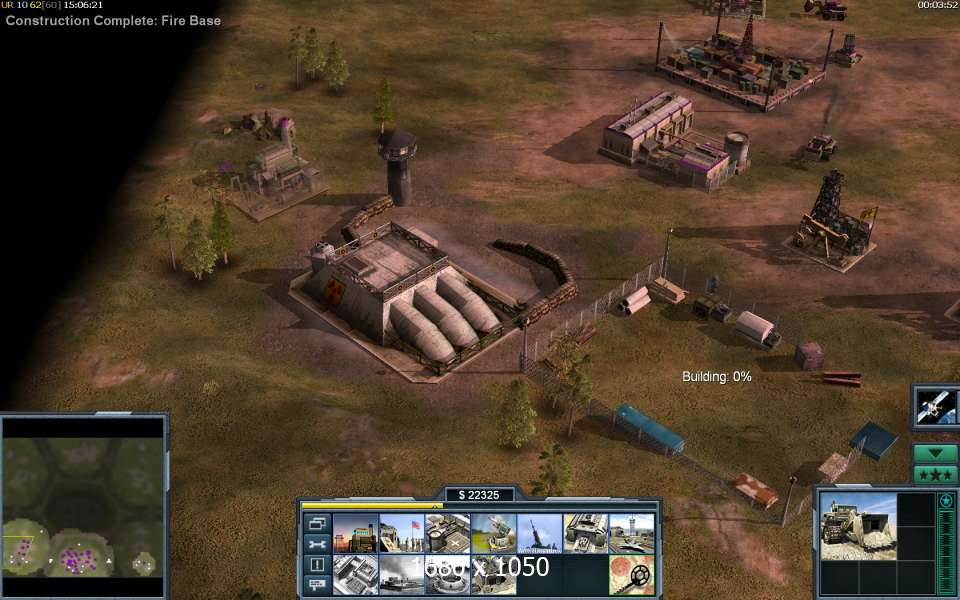Click the exclamation mark button

click(317, 564)
